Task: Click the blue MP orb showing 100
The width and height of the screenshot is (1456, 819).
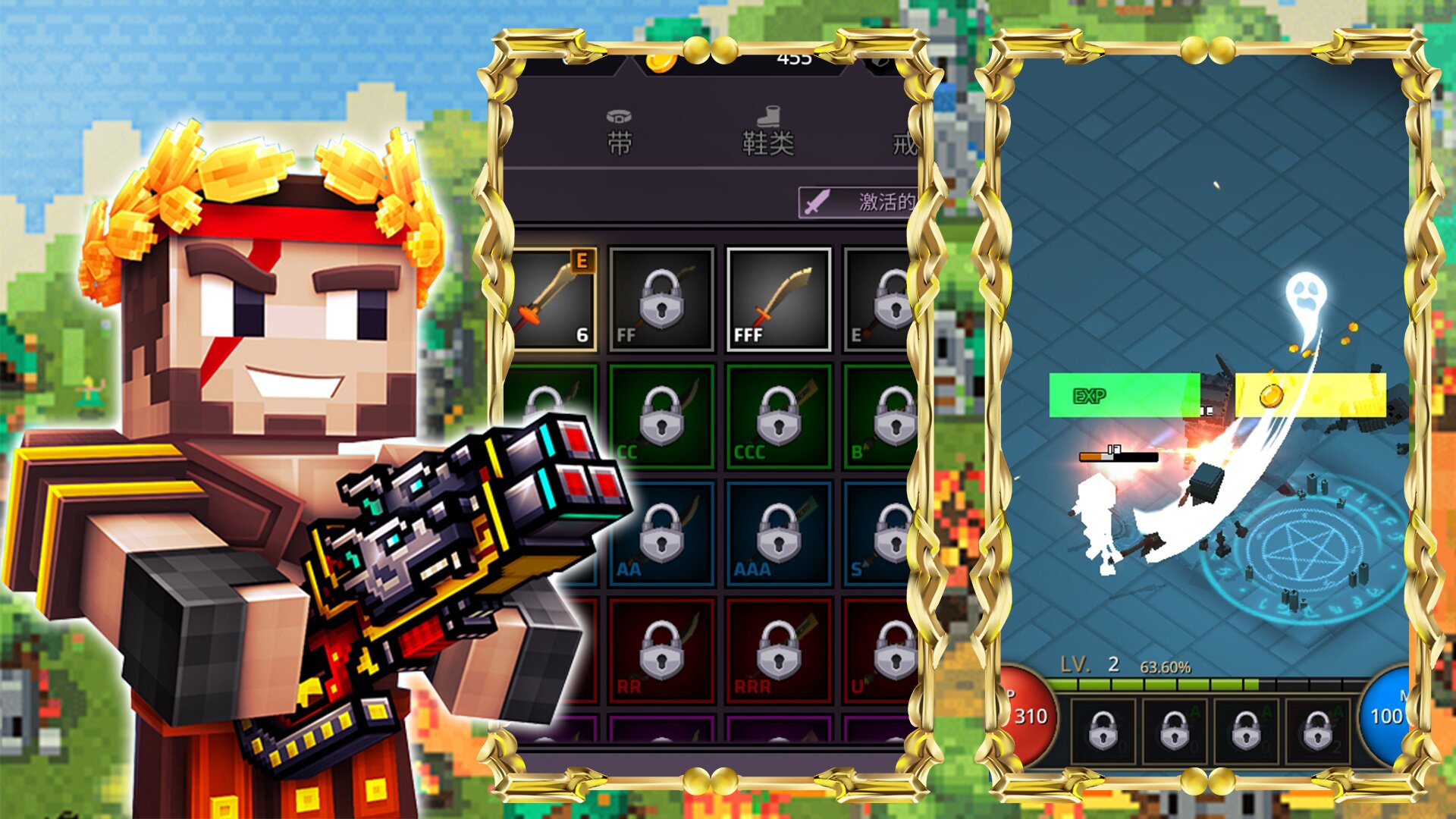Action: click(1385, 716)
